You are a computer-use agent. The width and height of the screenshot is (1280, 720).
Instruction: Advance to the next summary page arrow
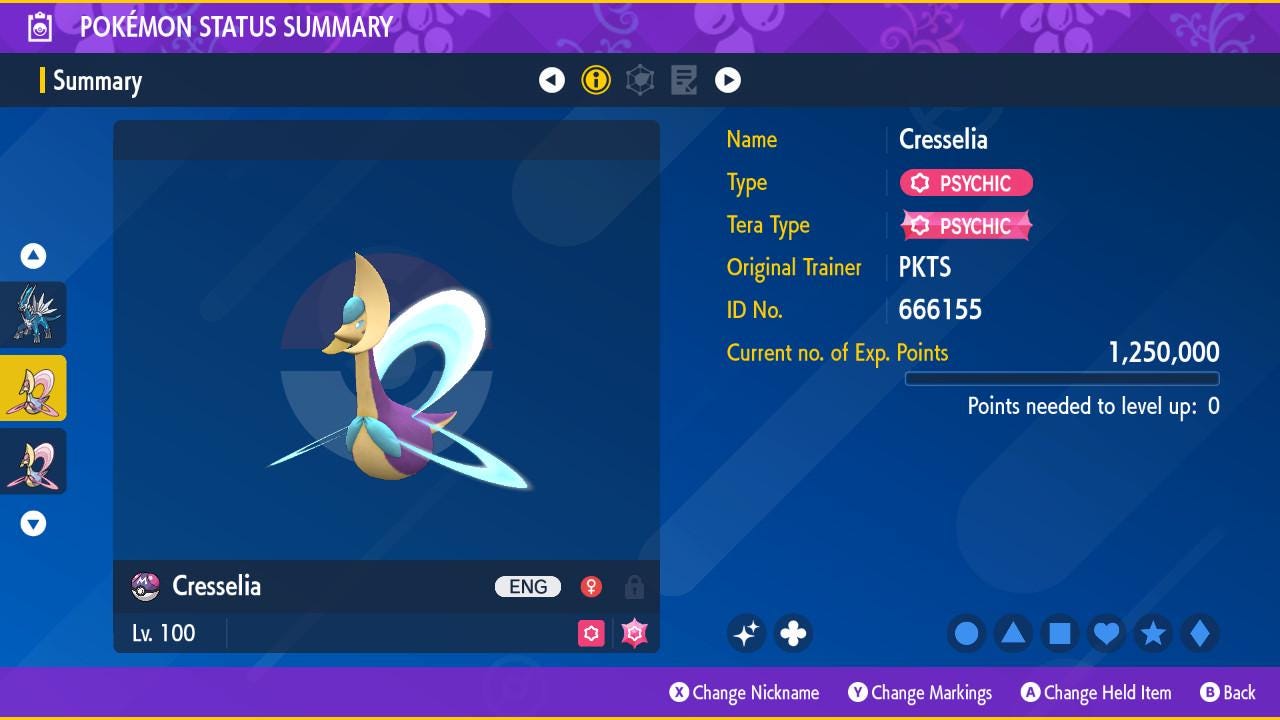[x=728, y=80]
